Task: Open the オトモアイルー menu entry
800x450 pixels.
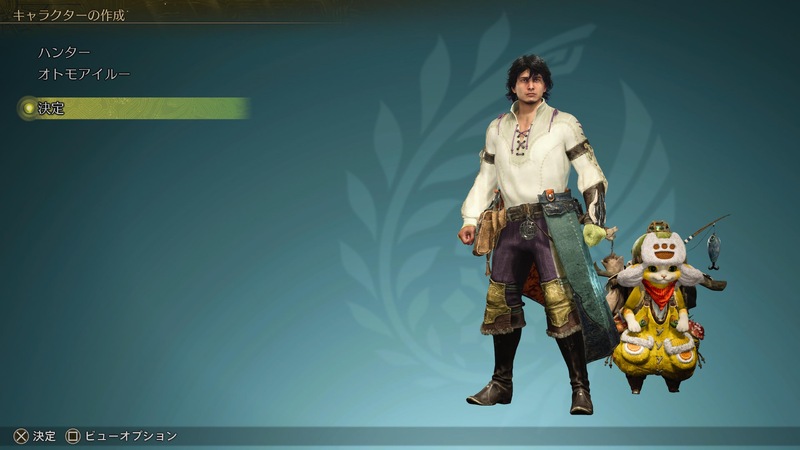Action: coord(84,74)
